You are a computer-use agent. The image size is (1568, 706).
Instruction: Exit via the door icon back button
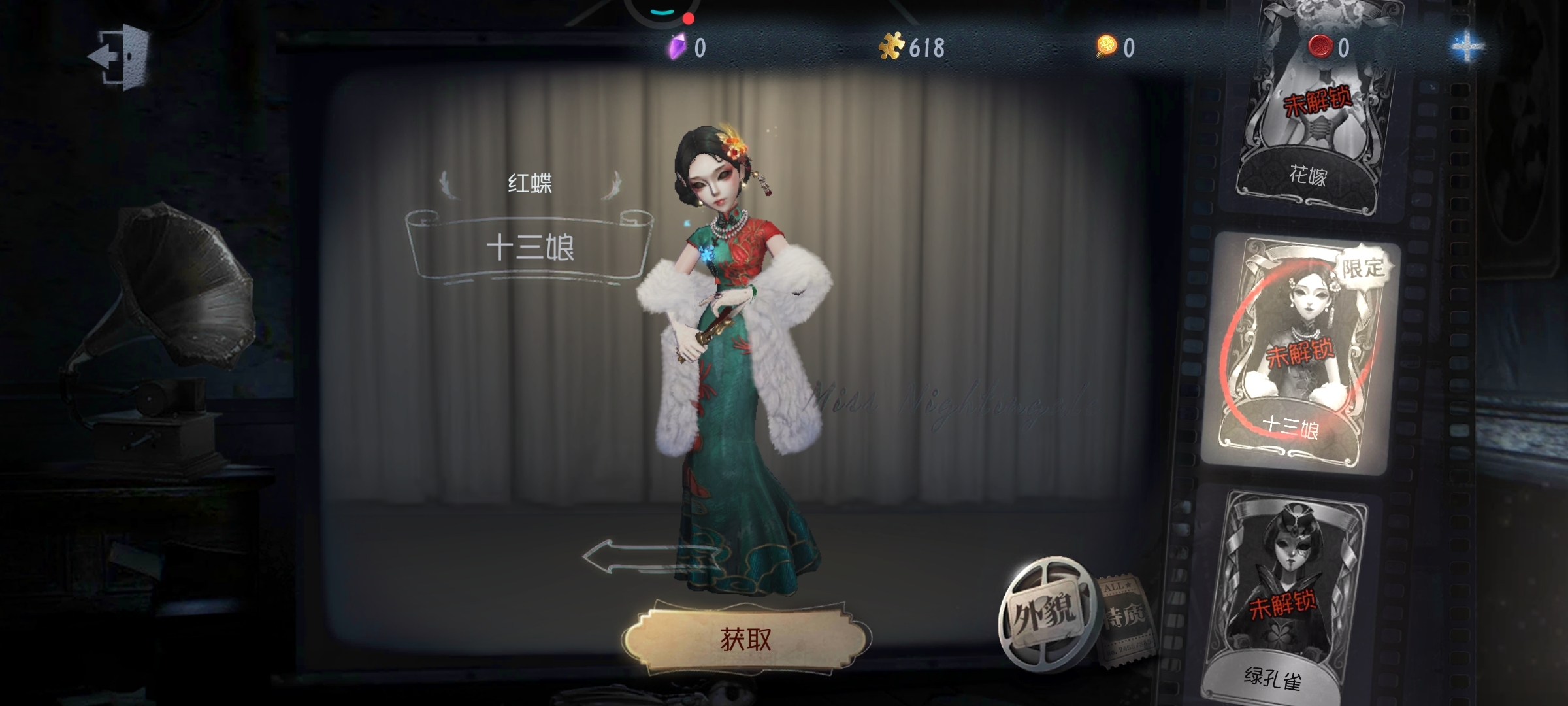(120, 56)
